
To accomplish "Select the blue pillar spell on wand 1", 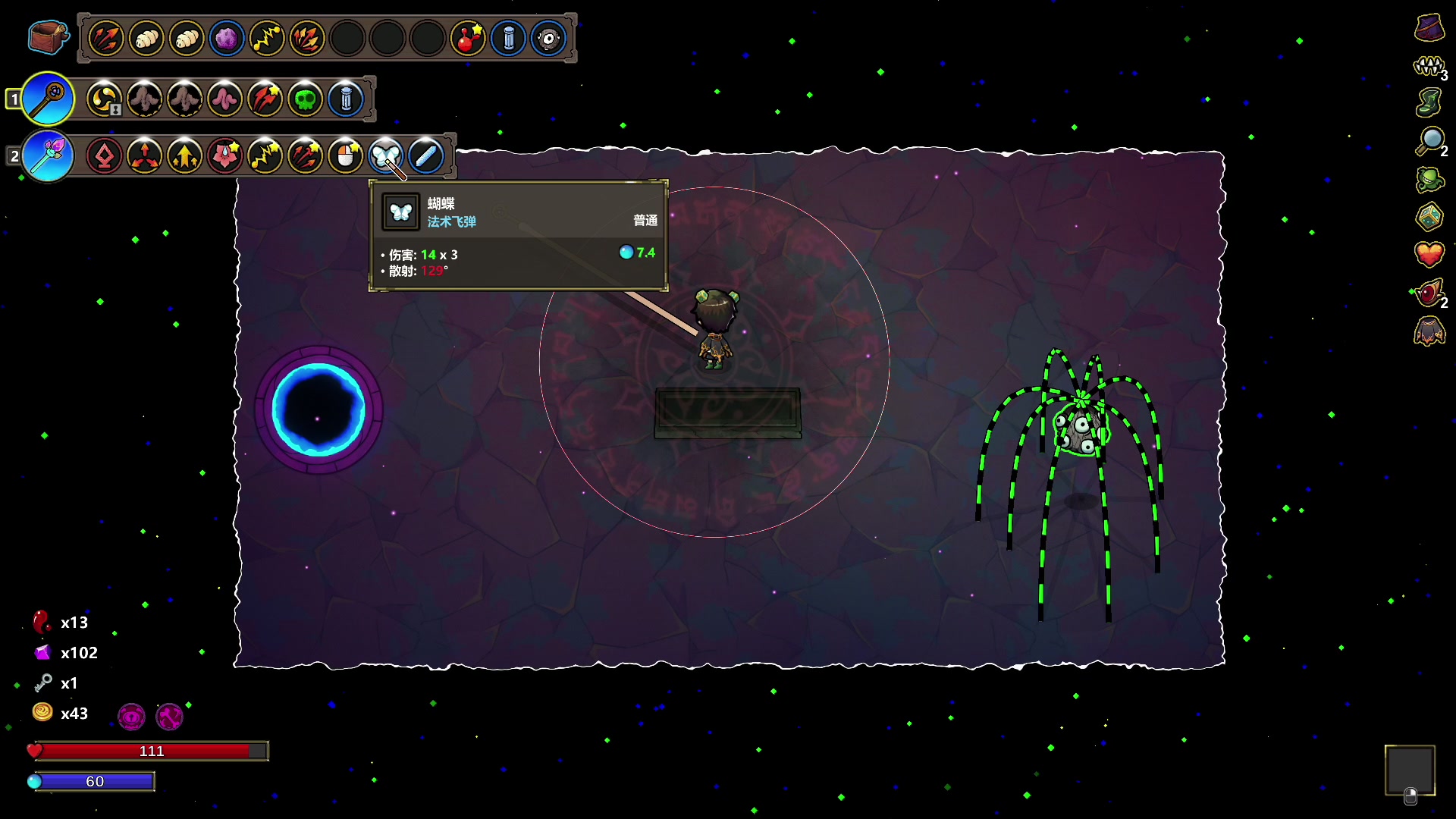I will tap(346, 99).
